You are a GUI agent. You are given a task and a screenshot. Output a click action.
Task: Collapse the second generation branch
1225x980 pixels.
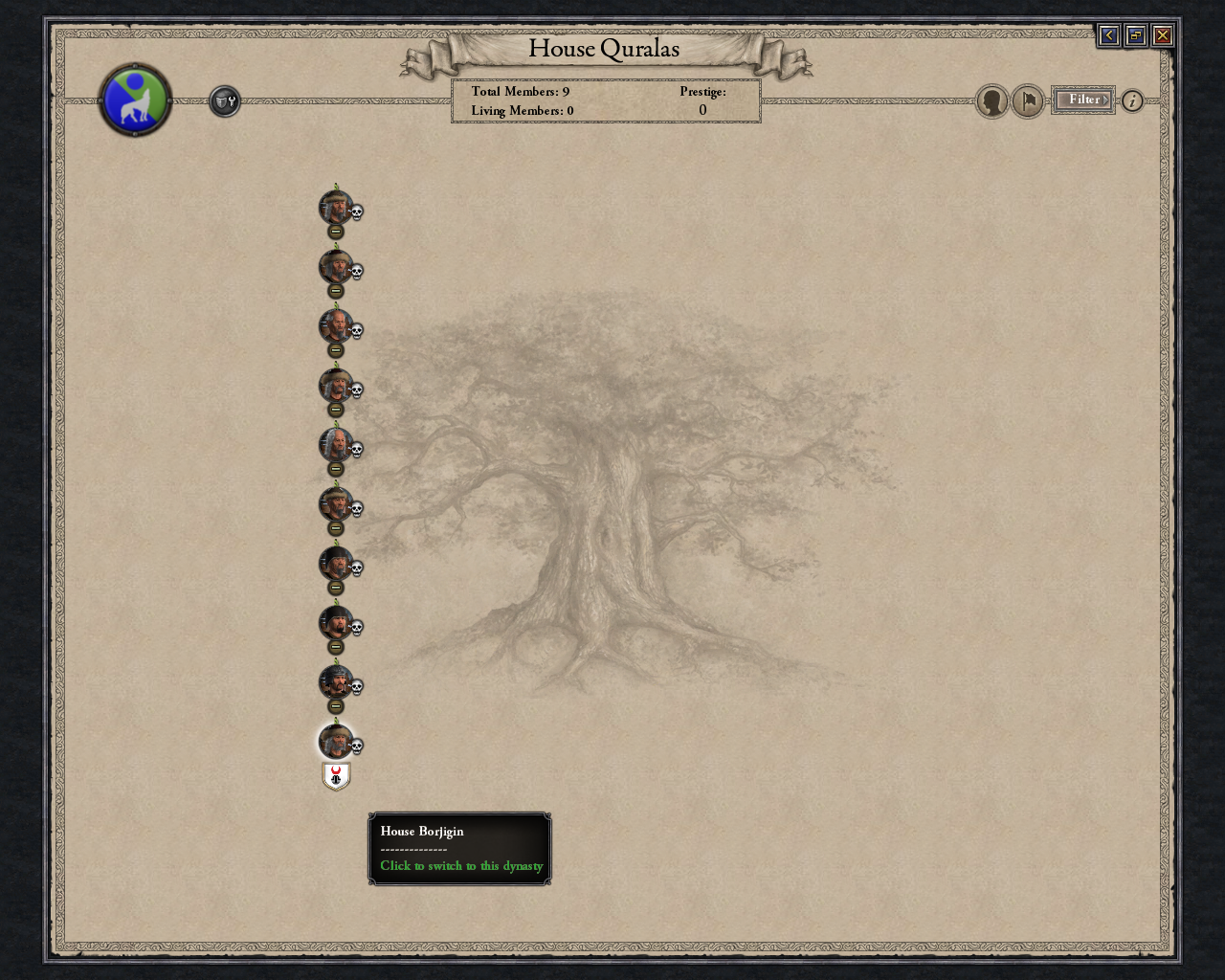tap(335, 292)
